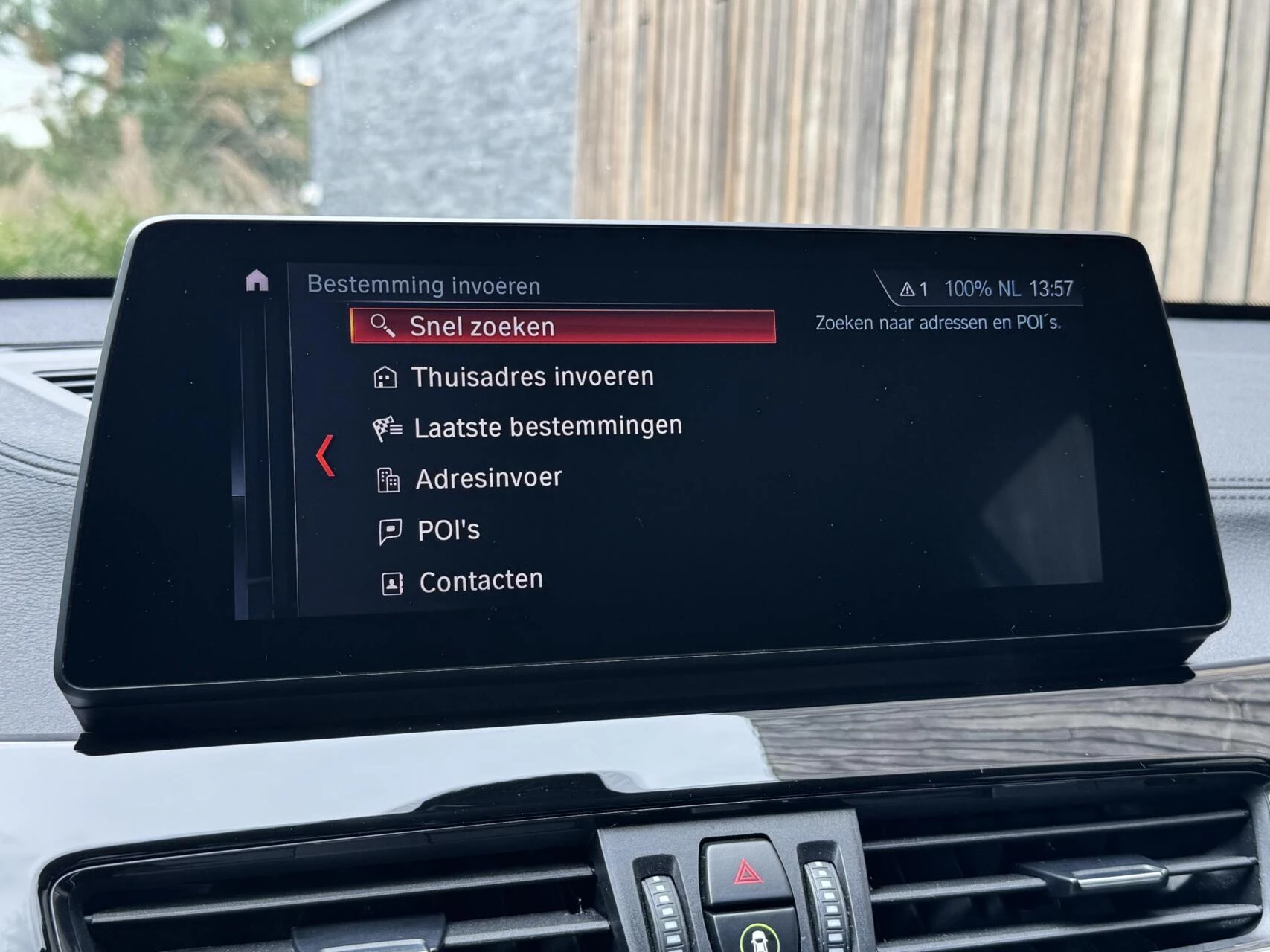1270x952 pixels.
Task: Click the warning triangle status icon
Action: pos(907,289)
